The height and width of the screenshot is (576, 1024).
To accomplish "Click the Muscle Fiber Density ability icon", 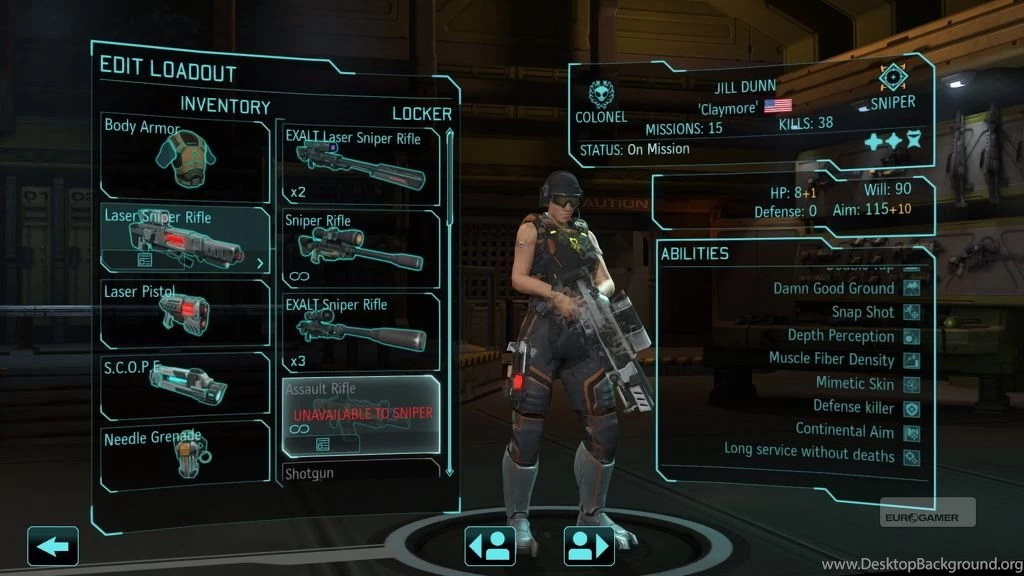I will 912,360.
